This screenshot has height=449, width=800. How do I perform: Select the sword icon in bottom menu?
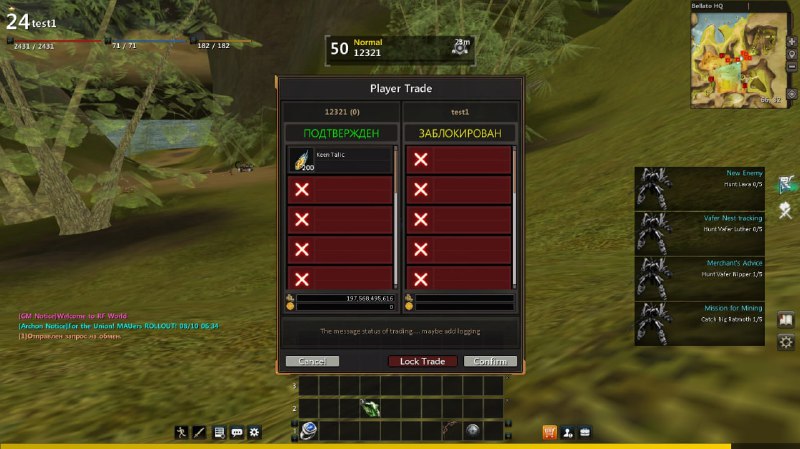pyautogui.click(x=199, y=432)
